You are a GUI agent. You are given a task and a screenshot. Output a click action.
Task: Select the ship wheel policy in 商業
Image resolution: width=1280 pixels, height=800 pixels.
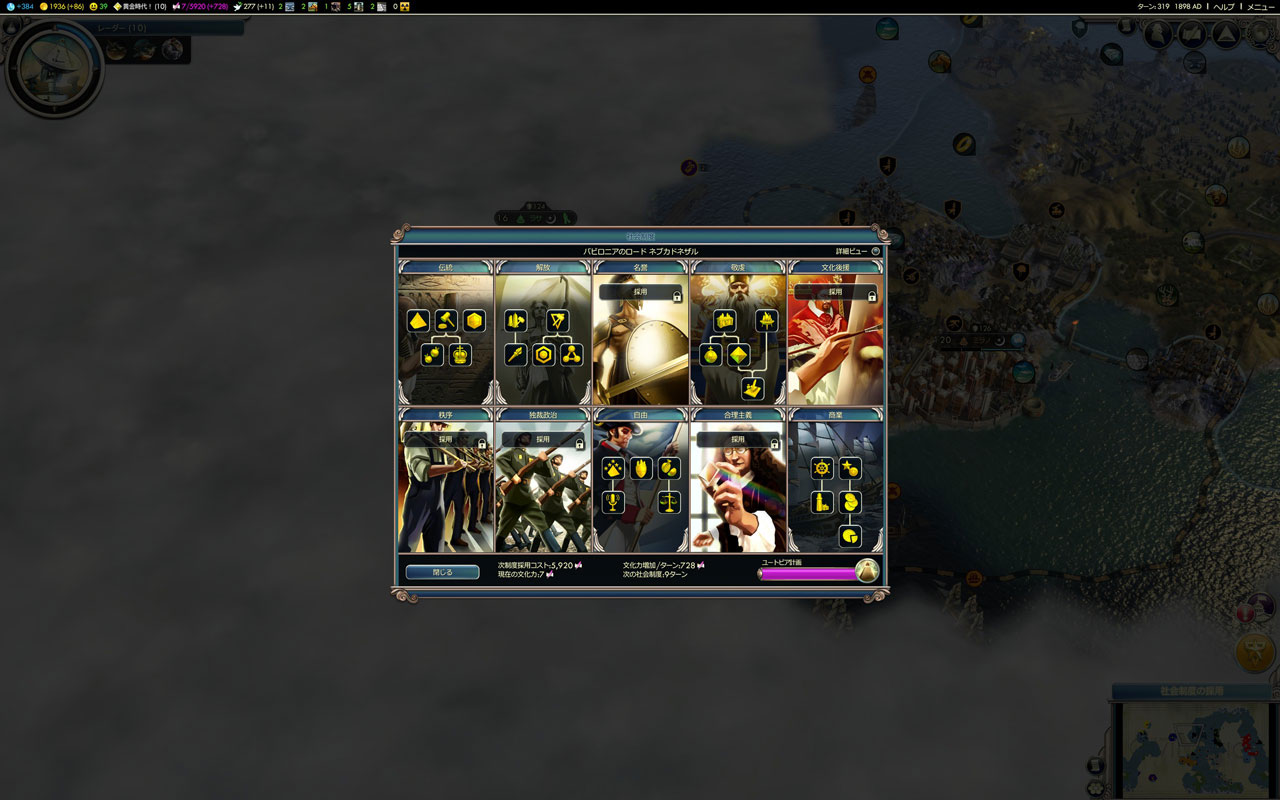coord(822,468)
